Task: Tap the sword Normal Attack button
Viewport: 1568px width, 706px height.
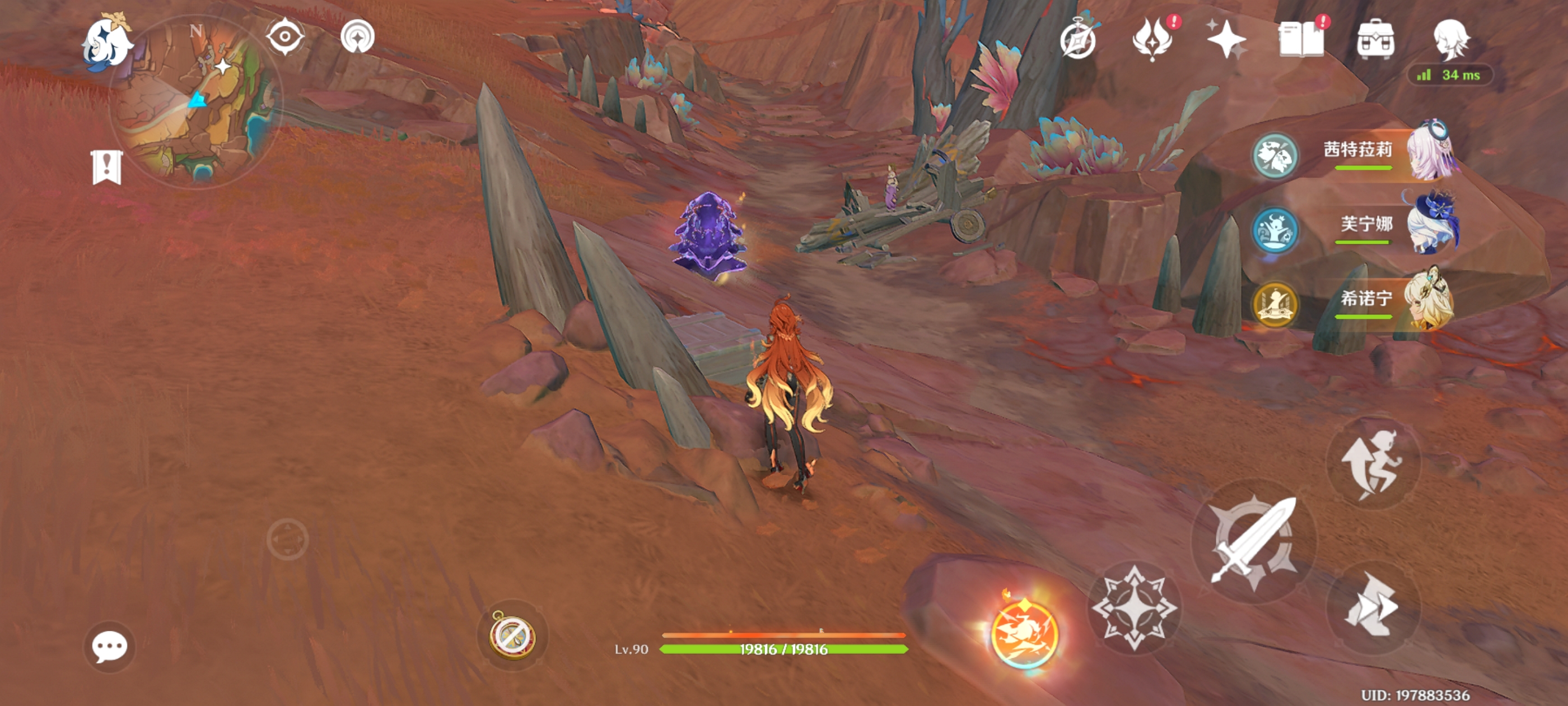Action: pos(1254,541)
